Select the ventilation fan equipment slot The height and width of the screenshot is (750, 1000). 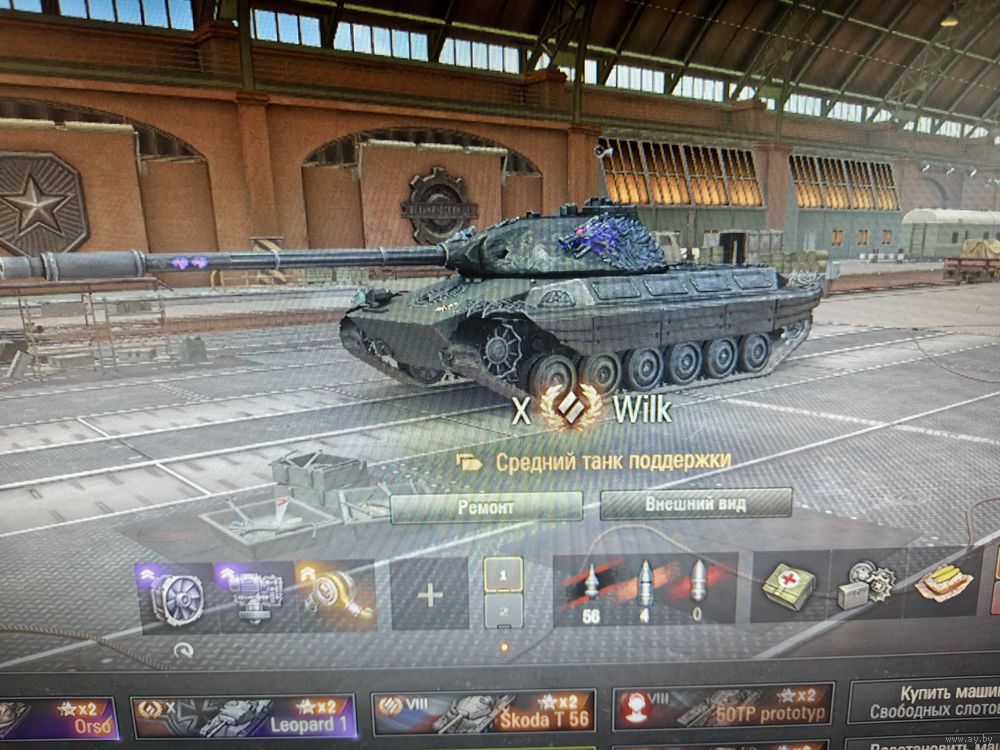click(x=174, y=598)
